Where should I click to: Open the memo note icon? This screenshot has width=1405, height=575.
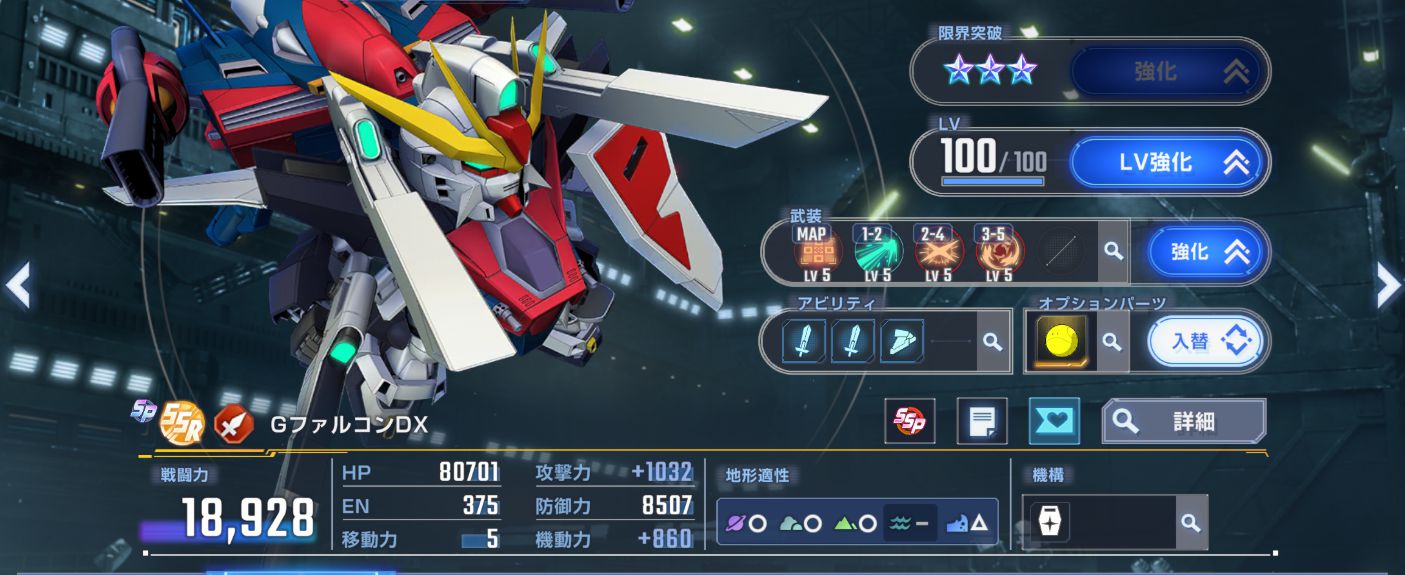pos(981,421)
